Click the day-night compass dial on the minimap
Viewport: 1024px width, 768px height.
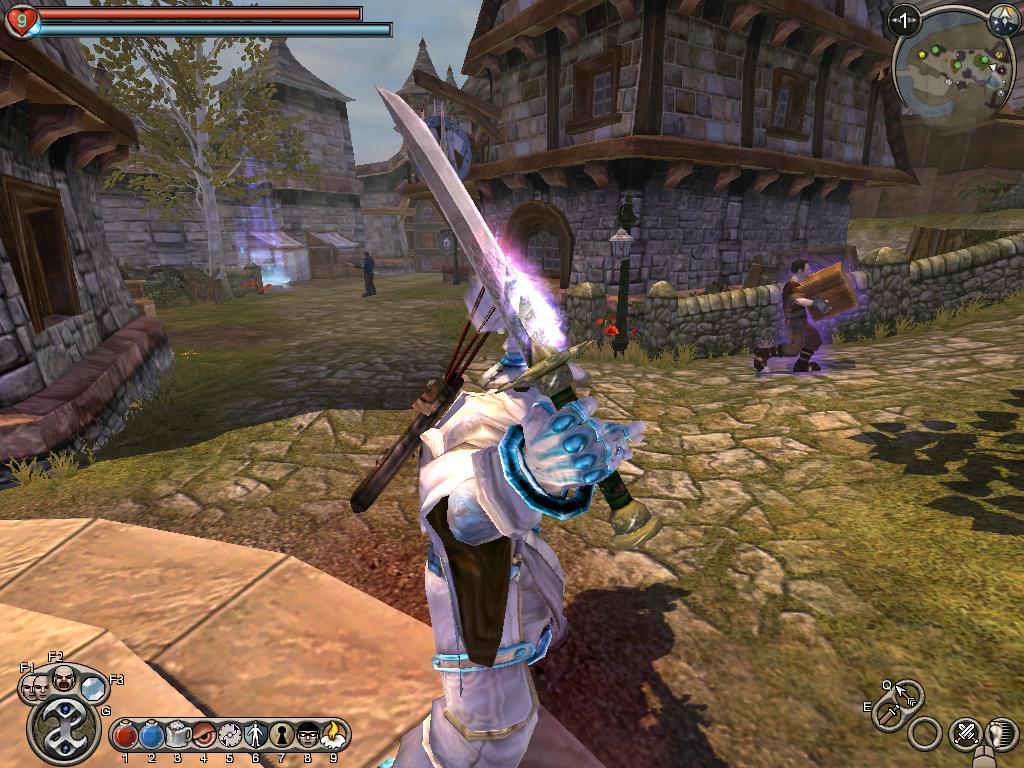click(1003, 18)
